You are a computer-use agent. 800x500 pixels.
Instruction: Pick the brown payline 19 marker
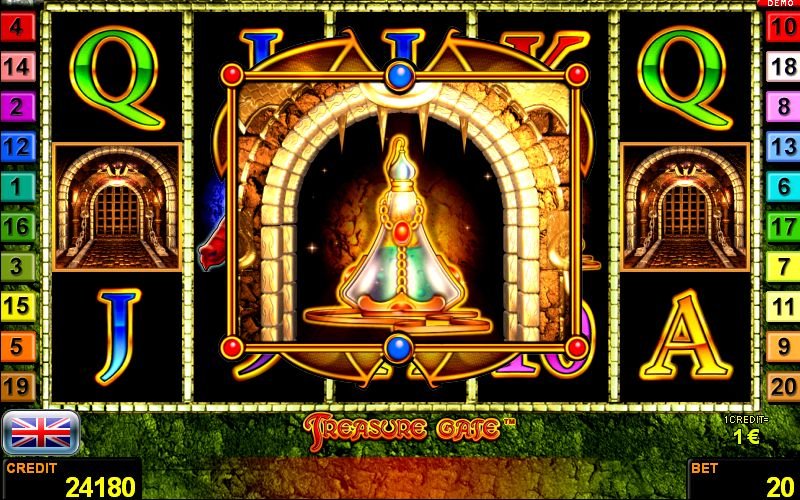click(17, 386)
